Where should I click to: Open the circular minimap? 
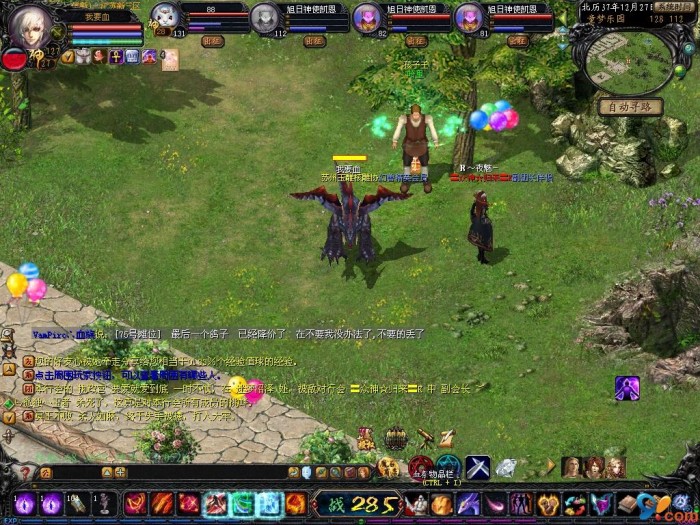pyautogui.click(x=628, y=60)
